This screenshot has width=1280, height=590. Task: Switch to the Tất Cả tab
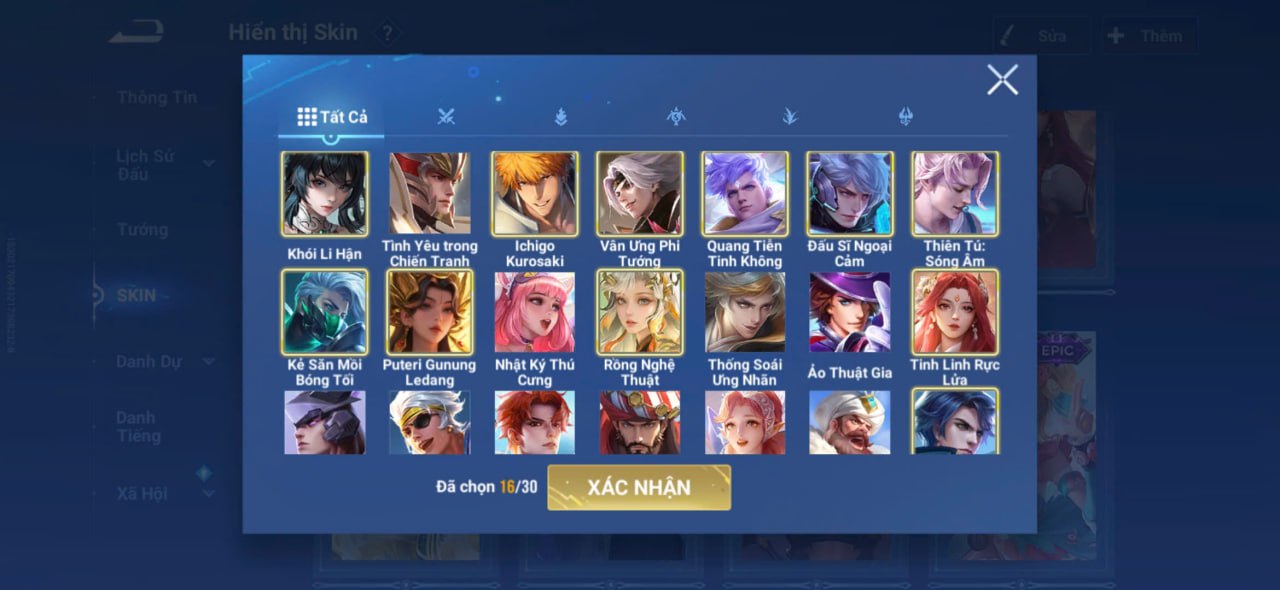[332, 117]
